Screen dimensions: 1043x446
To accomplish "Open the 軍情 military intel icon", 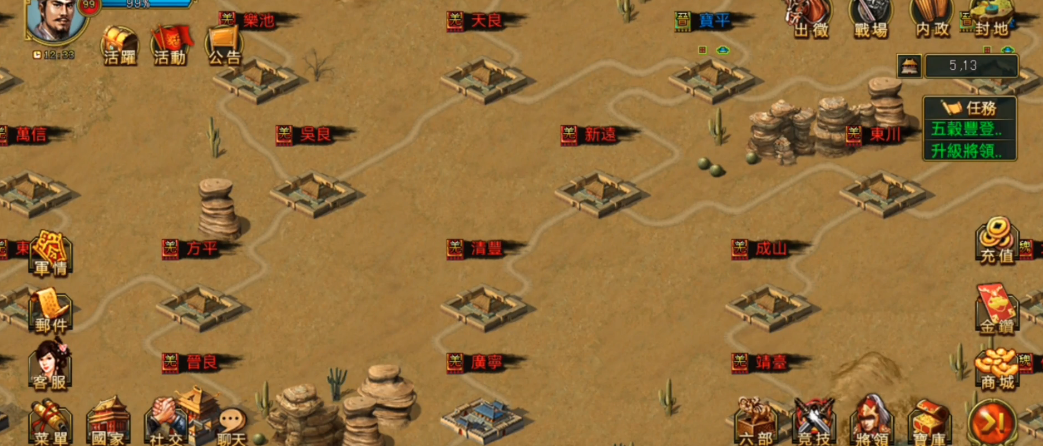I will point(50,253).
